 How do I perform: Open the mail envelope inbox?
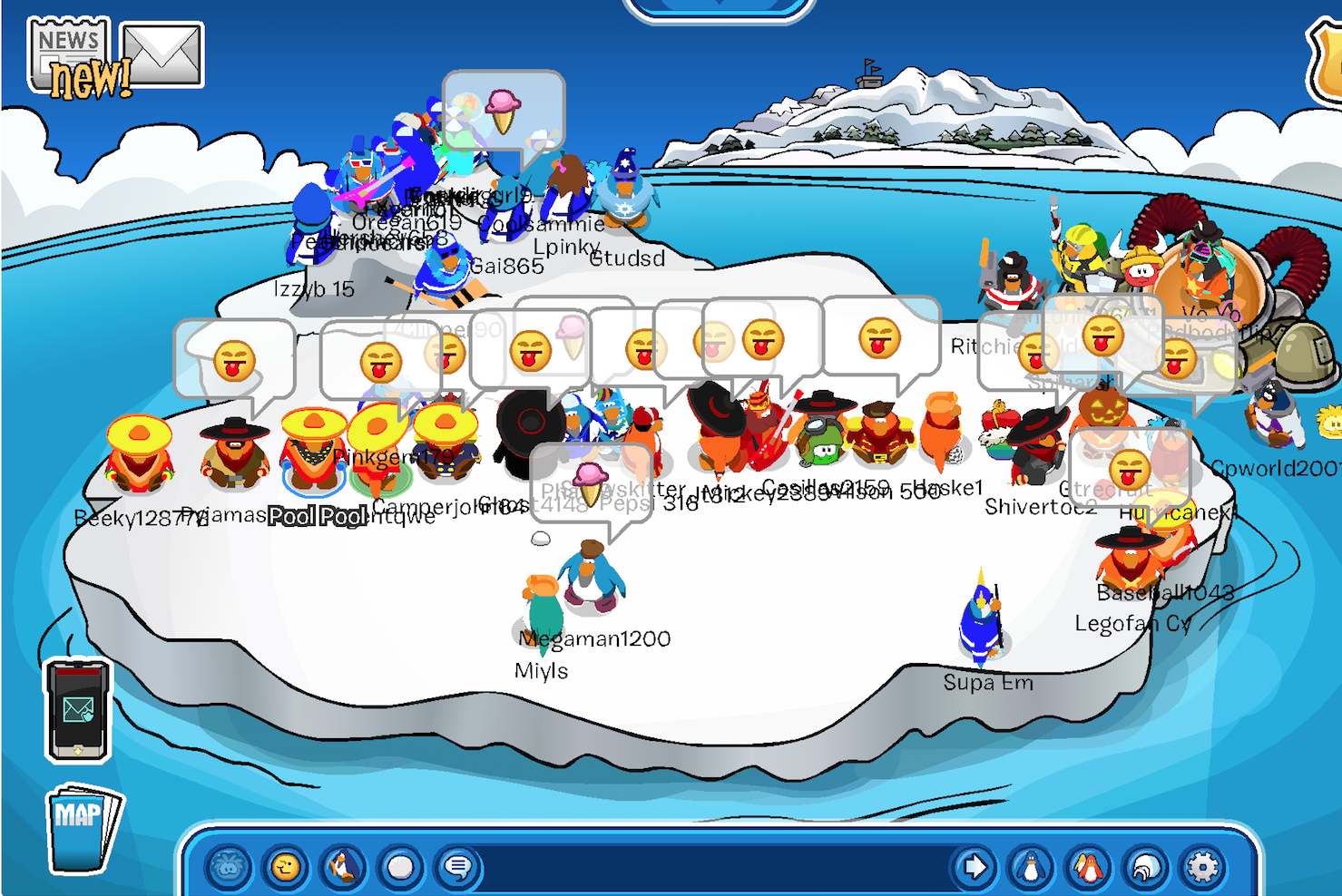click(162, 54)
